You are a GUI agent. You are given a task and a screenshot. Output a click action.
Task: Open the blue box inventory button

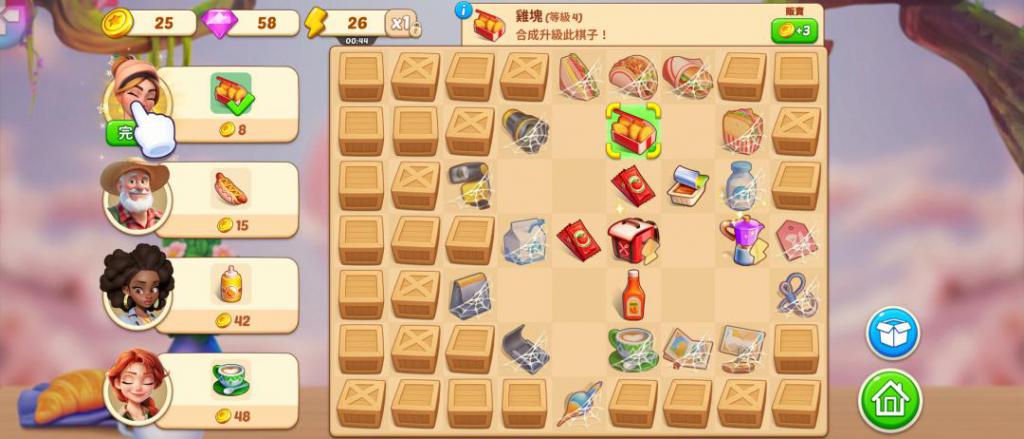pyautogui.click(x=892, y=333)
